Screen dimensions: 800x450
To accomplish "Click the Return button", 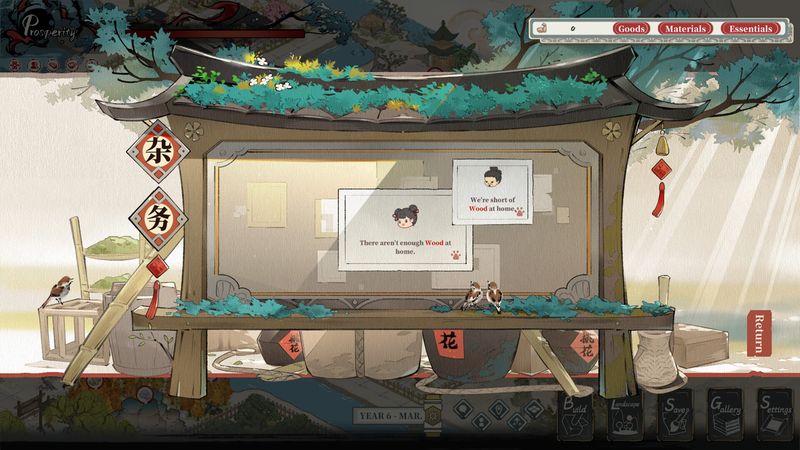I will click(760, 333).
